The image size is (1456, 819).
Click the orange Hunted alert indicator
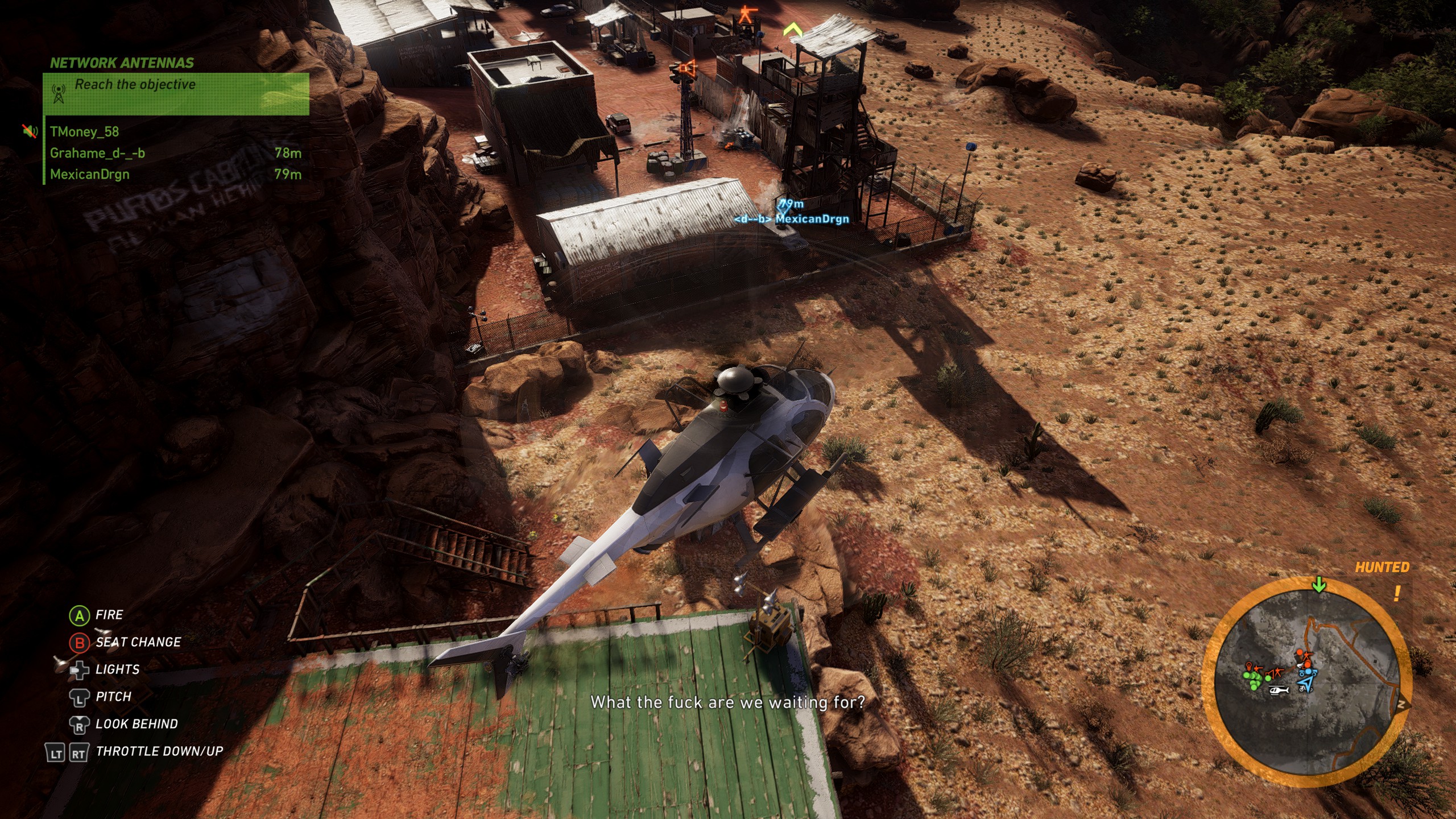pos(1382,568)
